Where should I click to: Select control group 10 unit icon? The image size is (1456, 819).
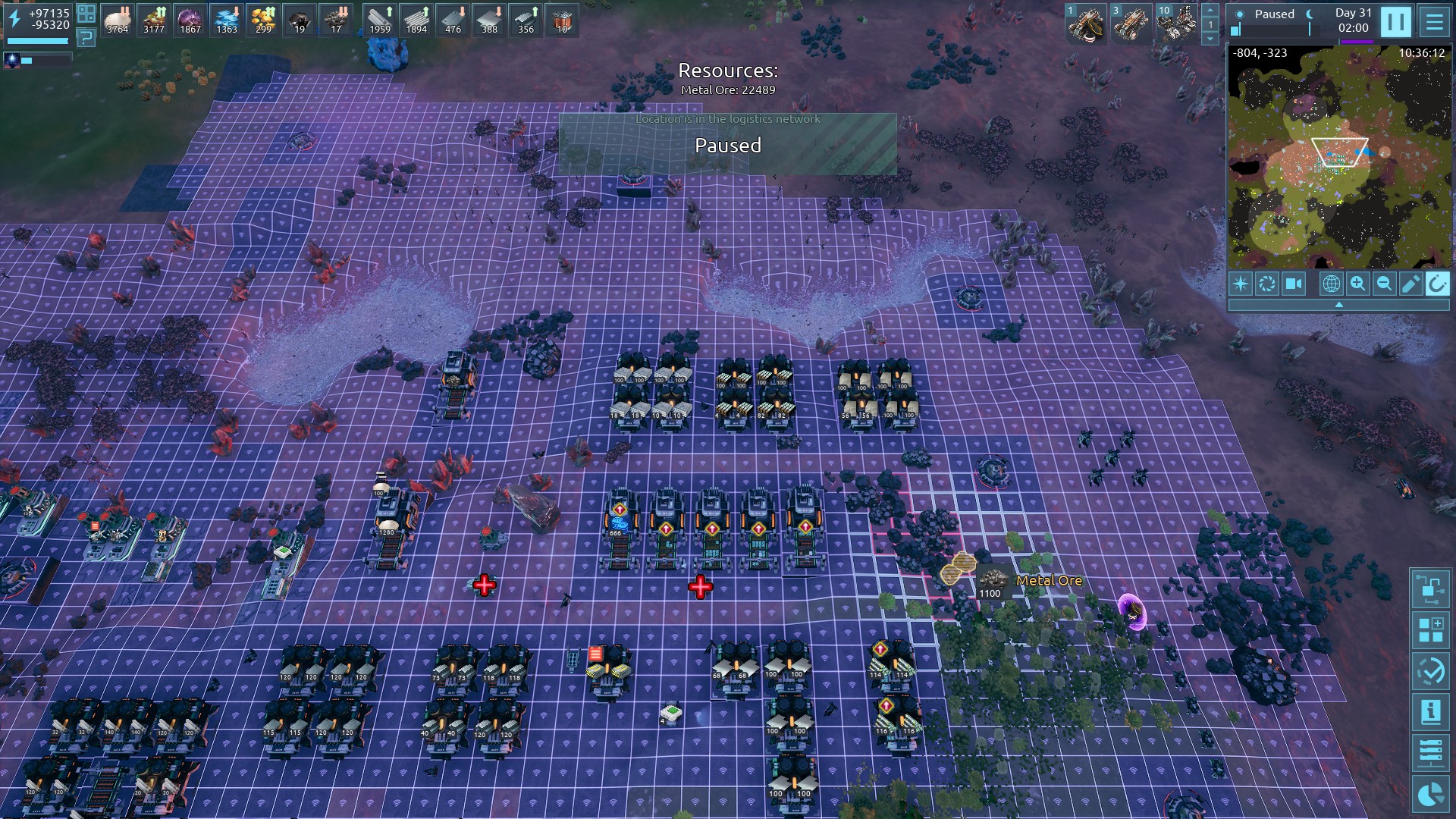(1177, 23)
